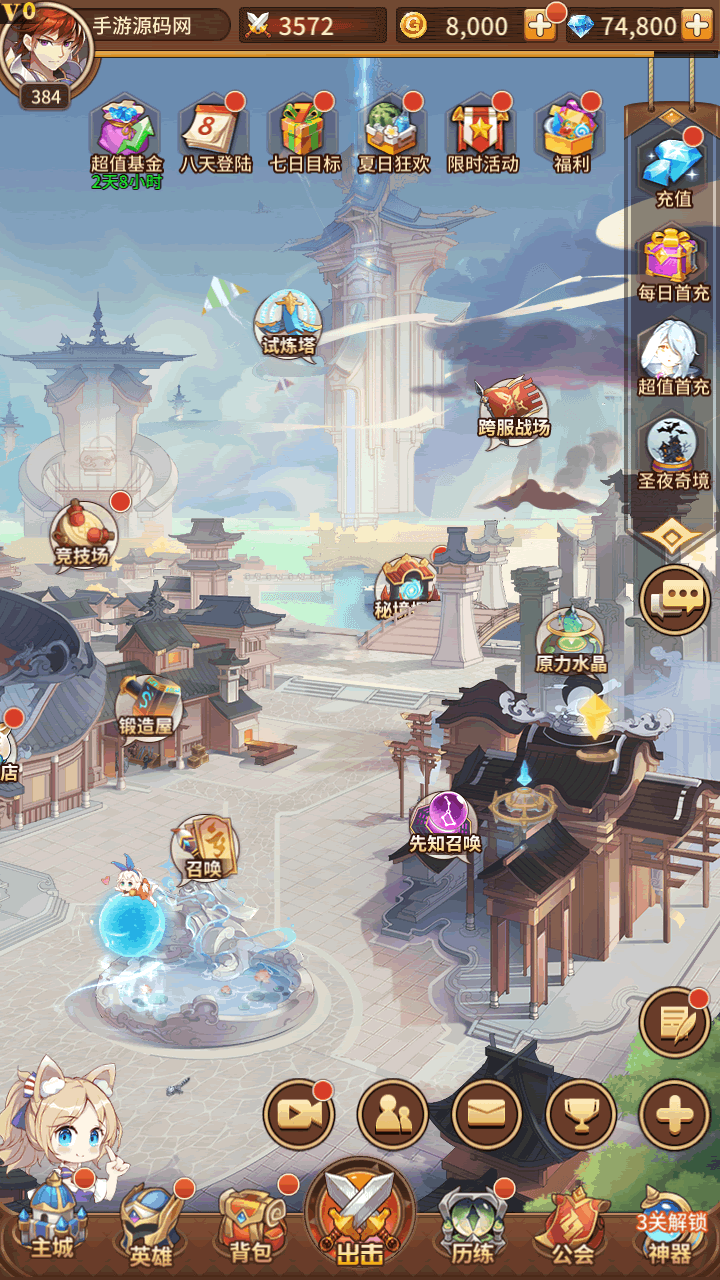Enter the 跨服战场 cross-server battlefield
This screenshot has width=720, height=1280.
pos(514,408)
